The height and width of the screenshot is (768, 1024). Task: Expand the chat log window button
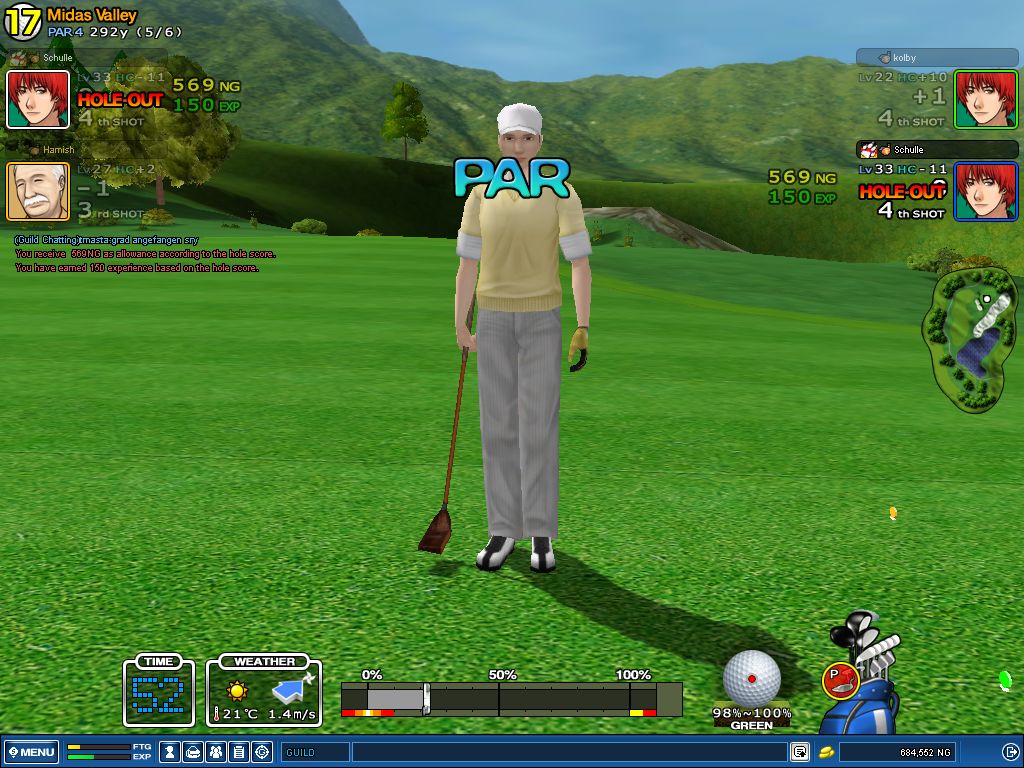click(x=800, y=752)
